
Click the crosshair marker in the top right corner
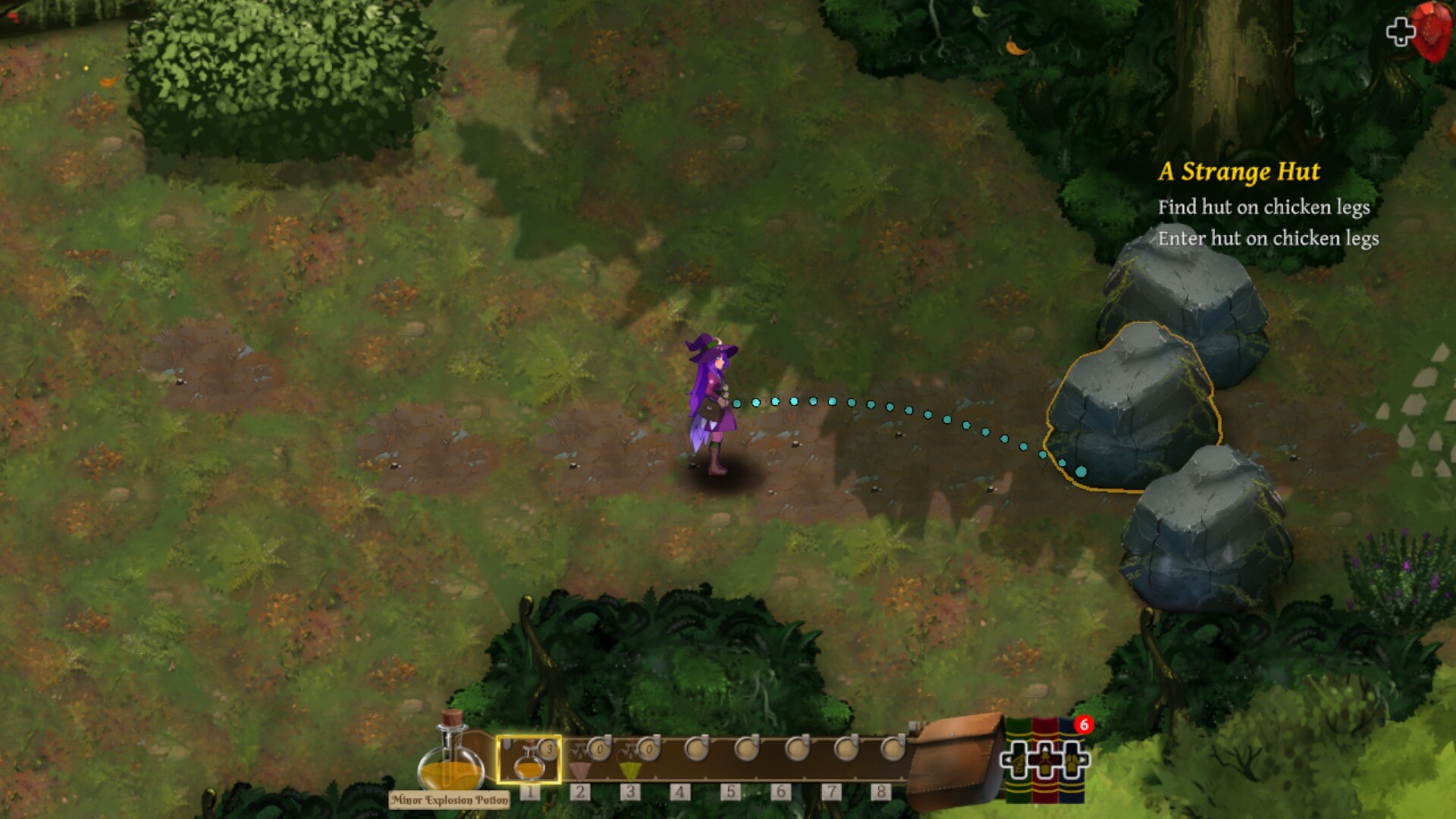pyautogui.click(x=1401, y=31)
